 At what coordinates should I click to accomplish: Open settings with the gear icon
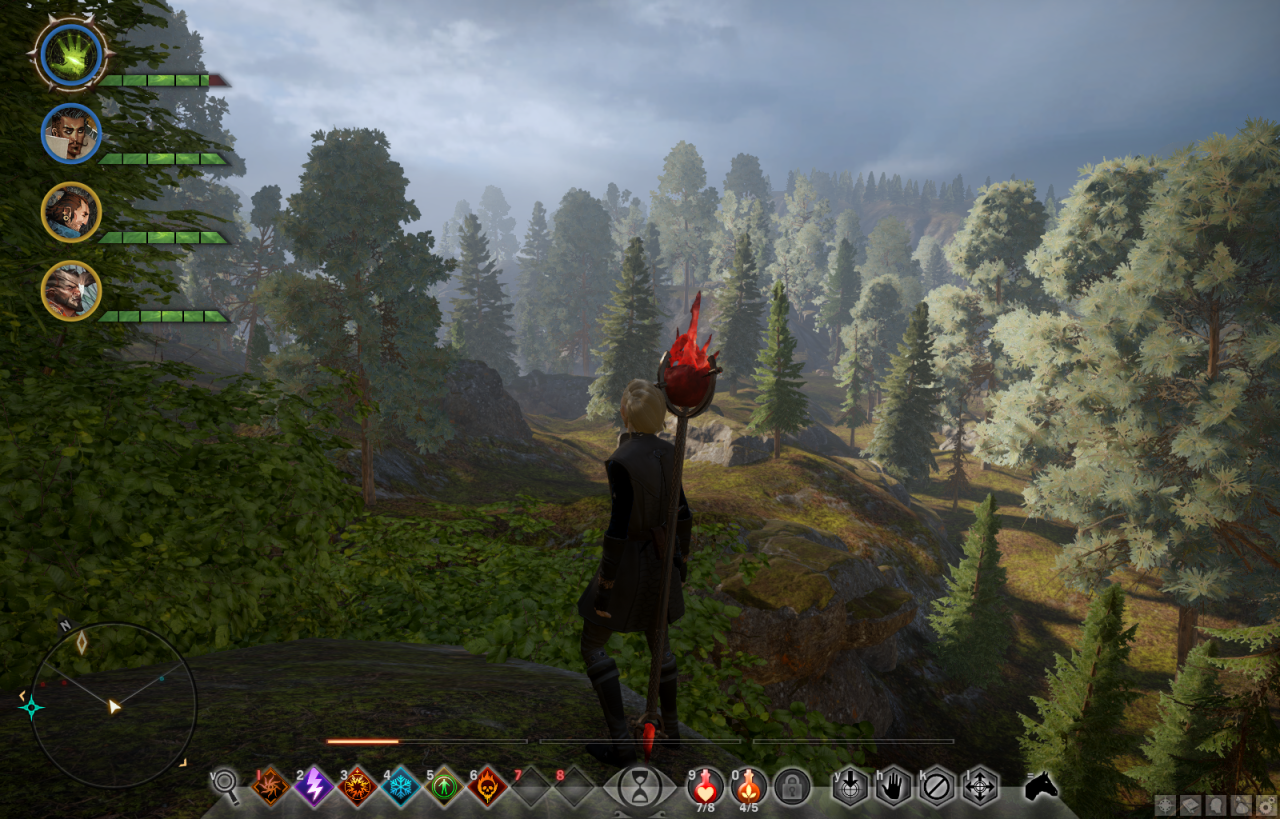click(x=1265, y=805)
